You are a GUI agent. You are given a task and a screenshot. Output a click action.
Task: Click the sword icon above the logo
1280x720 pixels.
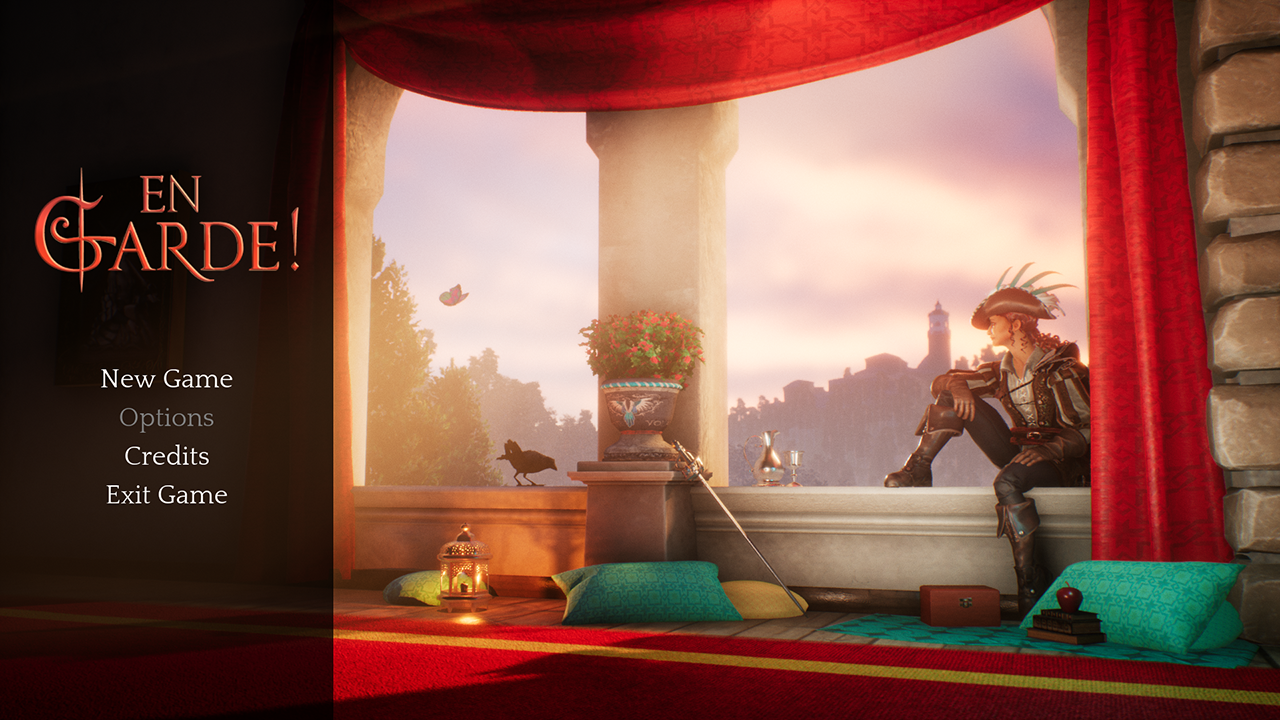pyautogui.click(x=80, y=180)
